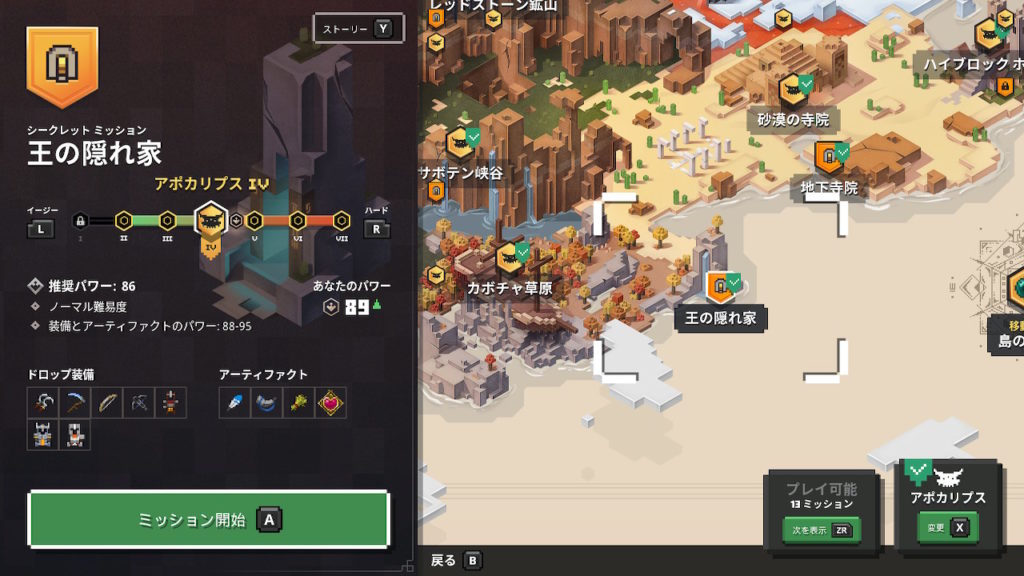Select the 砂漠の寺院 mission marker
Viewport: 1024px width, 576px height.
pos(794,90)
